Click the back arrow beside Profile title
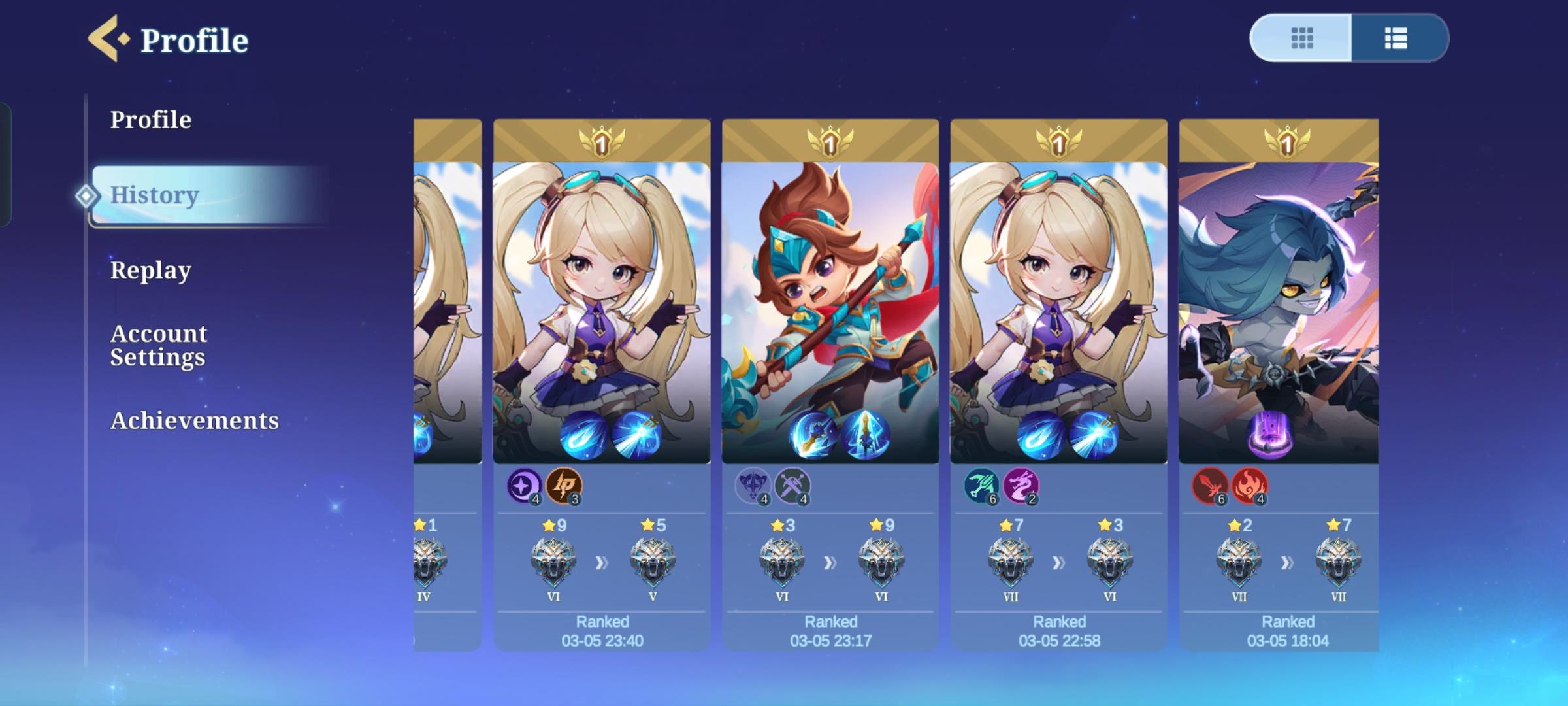The height and width of the screenshot is (706, 1568). coord(101,39)
